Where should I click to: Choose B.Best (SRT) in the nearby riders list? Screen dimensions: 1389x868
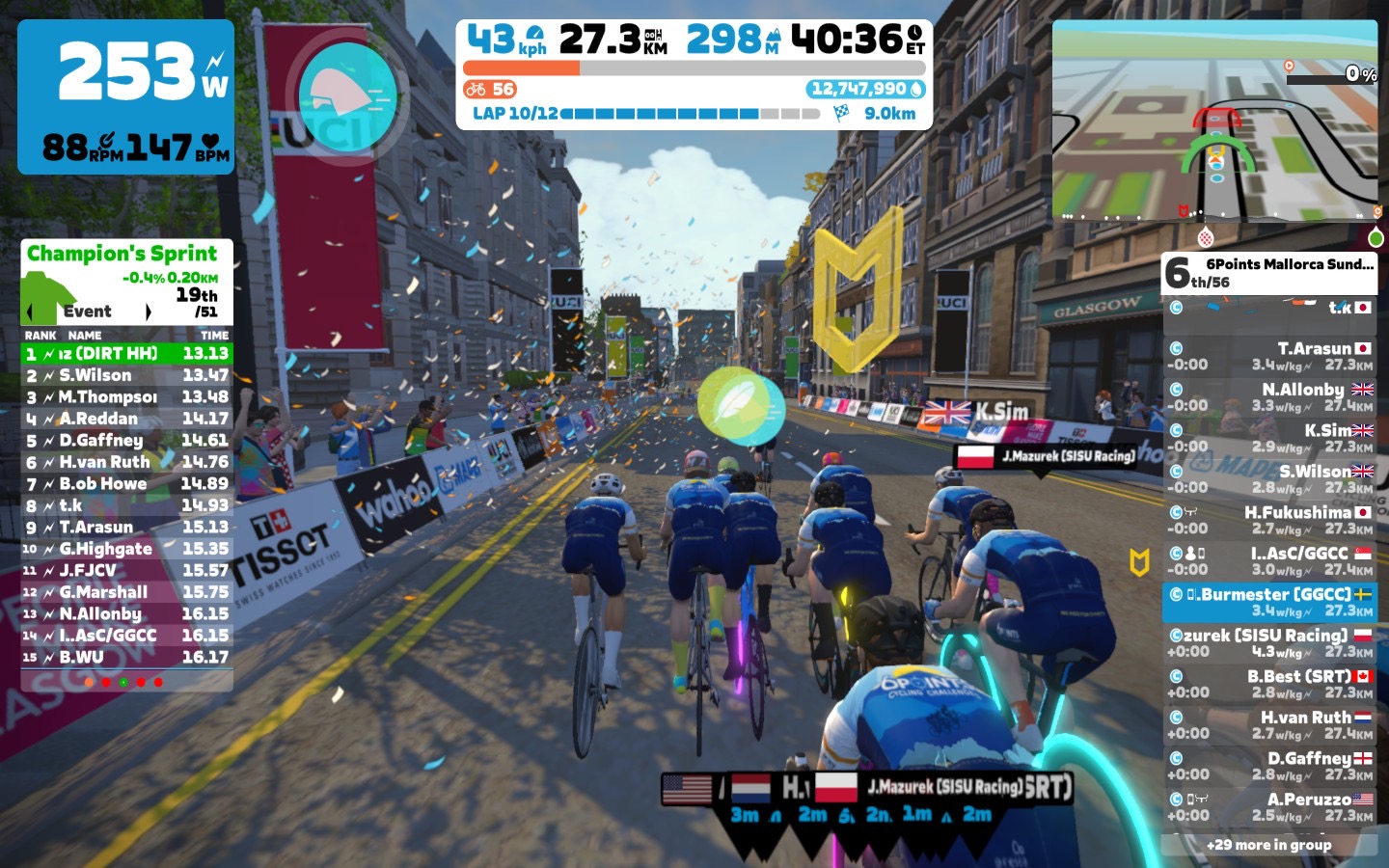(x=1269, y=684)
